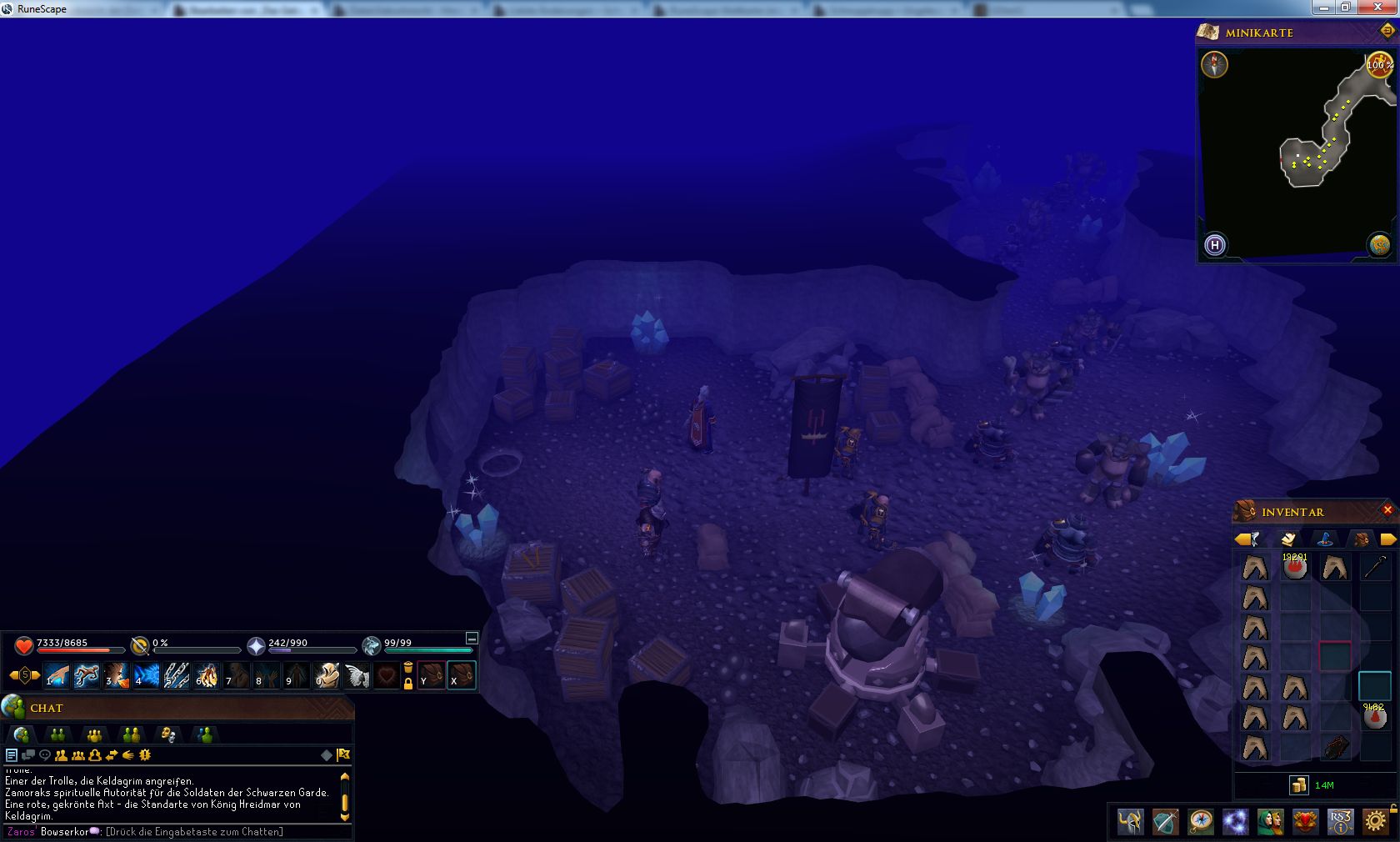Image resolution: width=1400 pixels, height=842 pixels.
Task: Click the minimap compass to face north
Action: [x=1215, y=65]
